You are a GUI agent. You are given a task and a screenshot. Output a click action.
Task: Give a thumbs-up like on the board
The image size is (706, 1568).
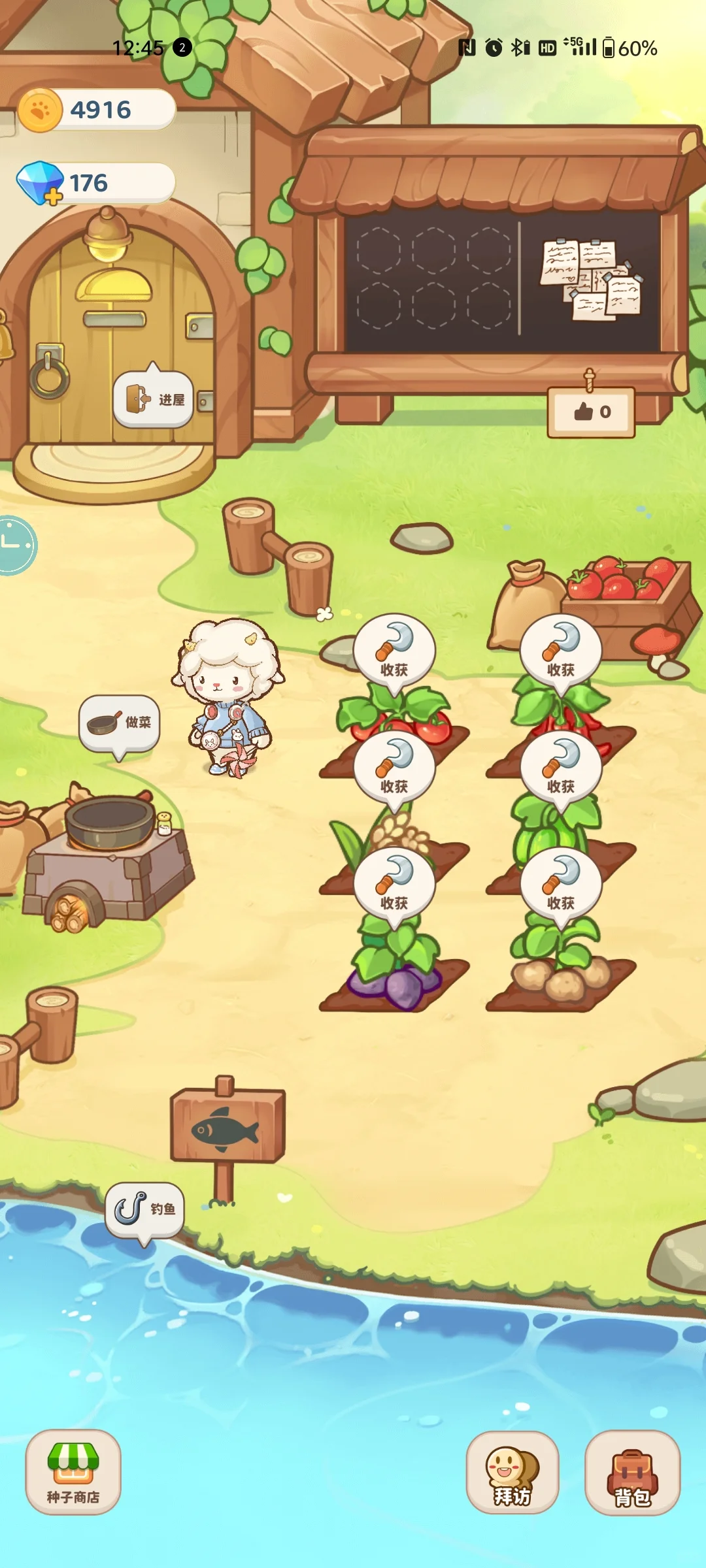point(591,412)
